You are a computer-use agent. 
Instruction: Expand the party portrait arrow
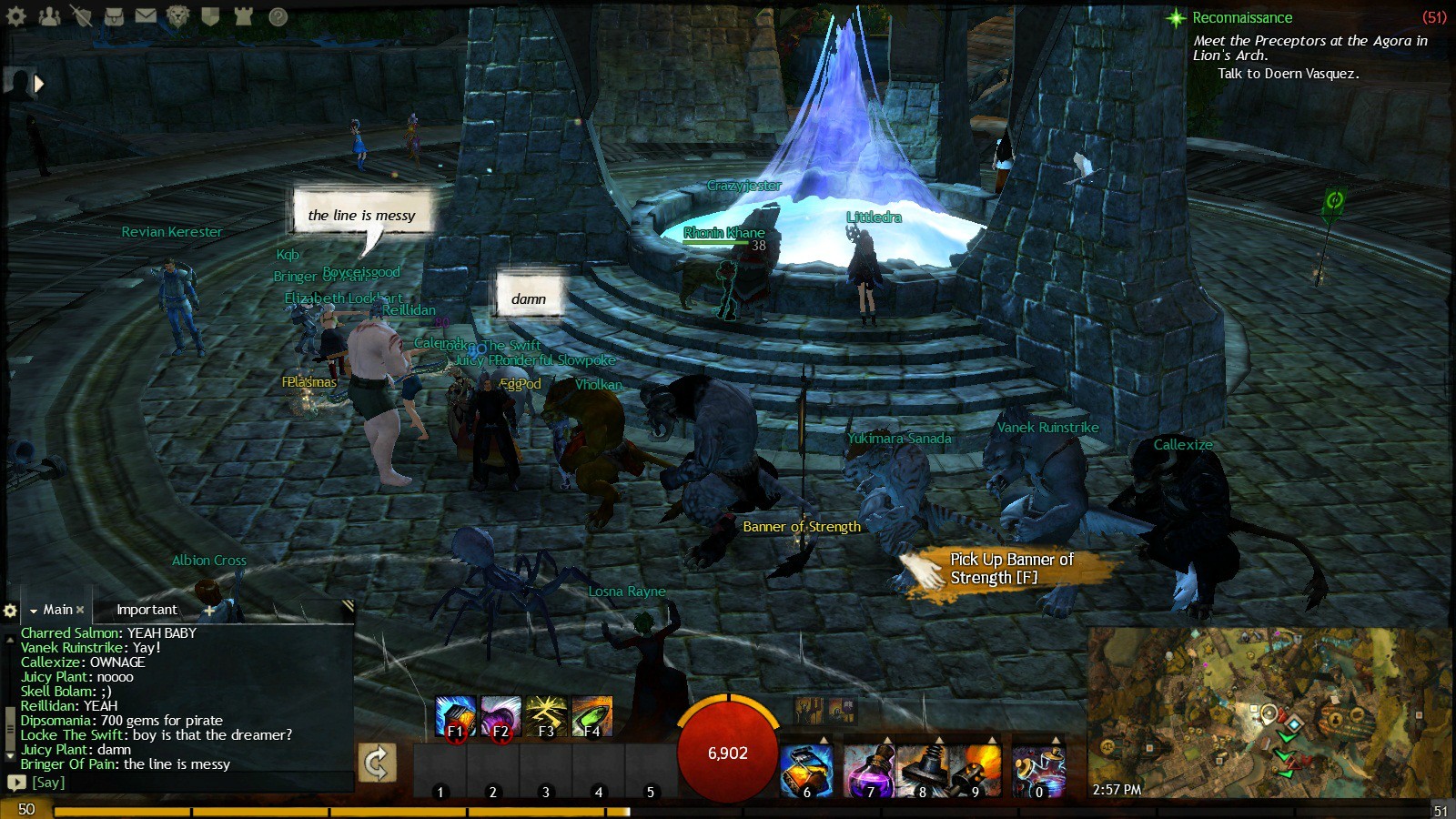pyautogui.click(x=39, y=84)
